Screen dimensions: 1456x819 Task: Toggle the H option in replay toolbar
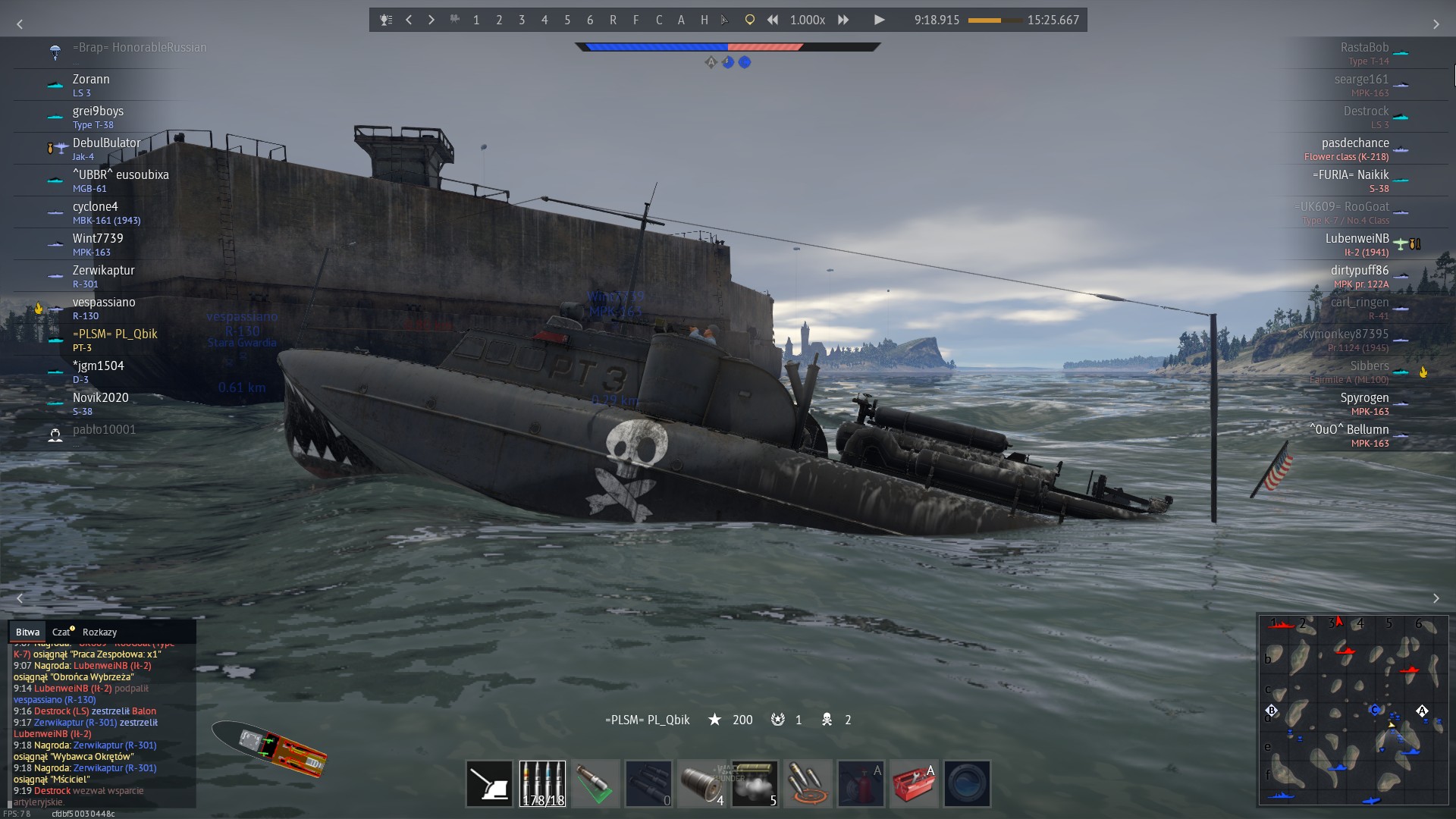click(704, 20)
